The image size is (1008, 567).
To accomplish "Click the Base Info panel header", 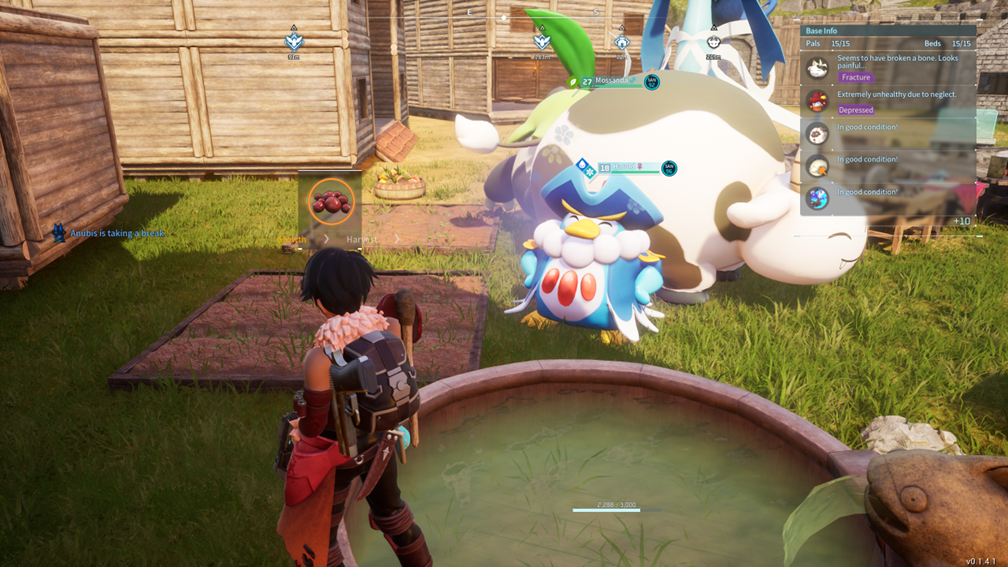I will 822,31.
